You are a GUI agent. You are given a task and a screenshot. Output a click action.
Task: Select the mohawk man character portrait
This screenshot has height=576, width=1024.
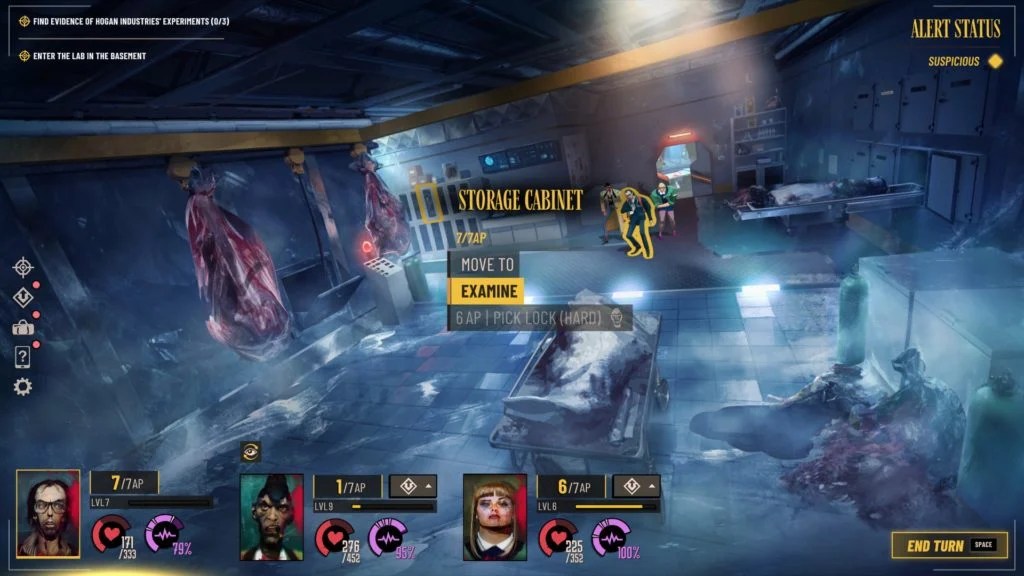pos(272,516)
